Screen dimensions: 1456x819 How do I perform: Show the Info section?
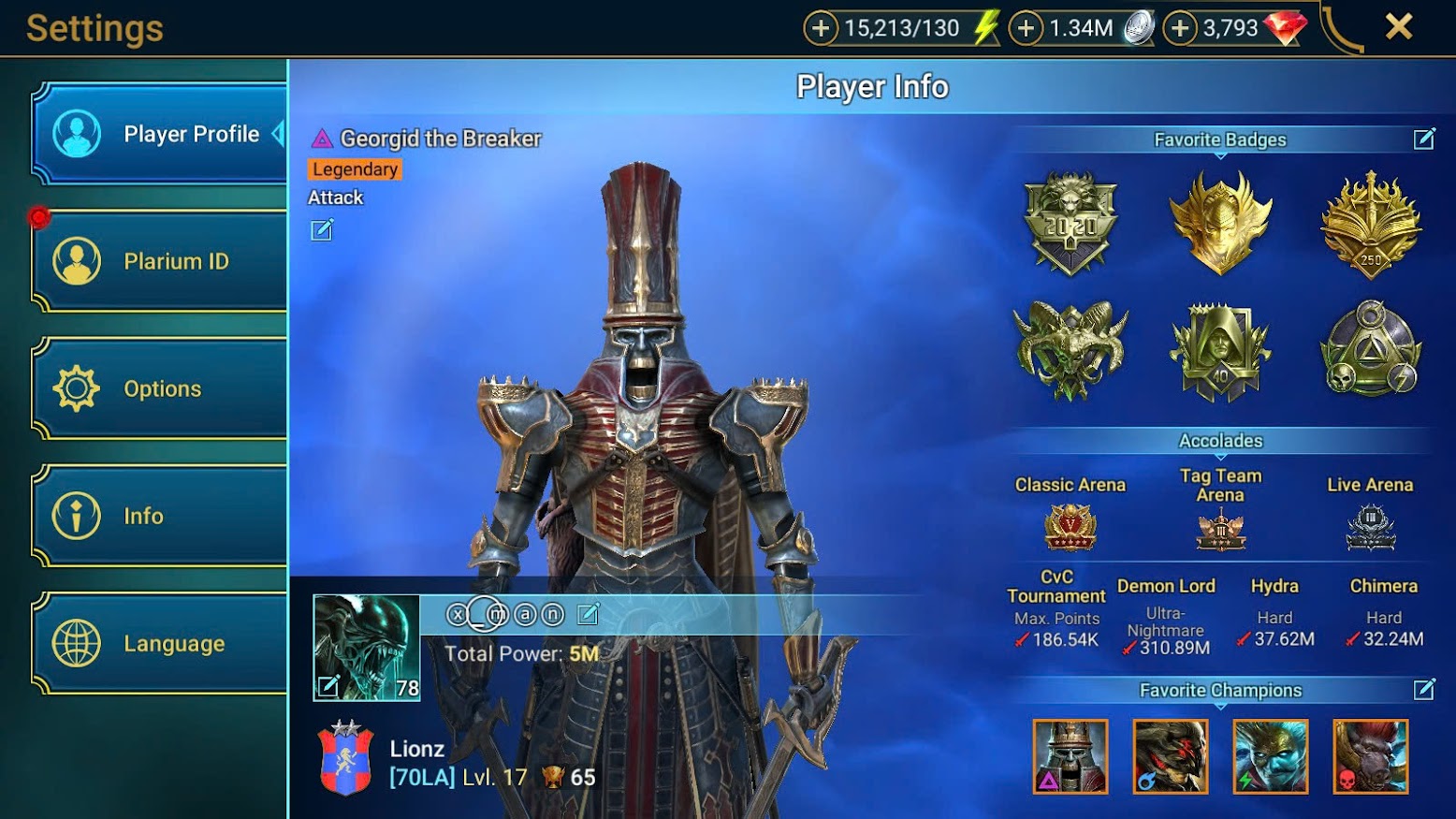click(159, 516)
